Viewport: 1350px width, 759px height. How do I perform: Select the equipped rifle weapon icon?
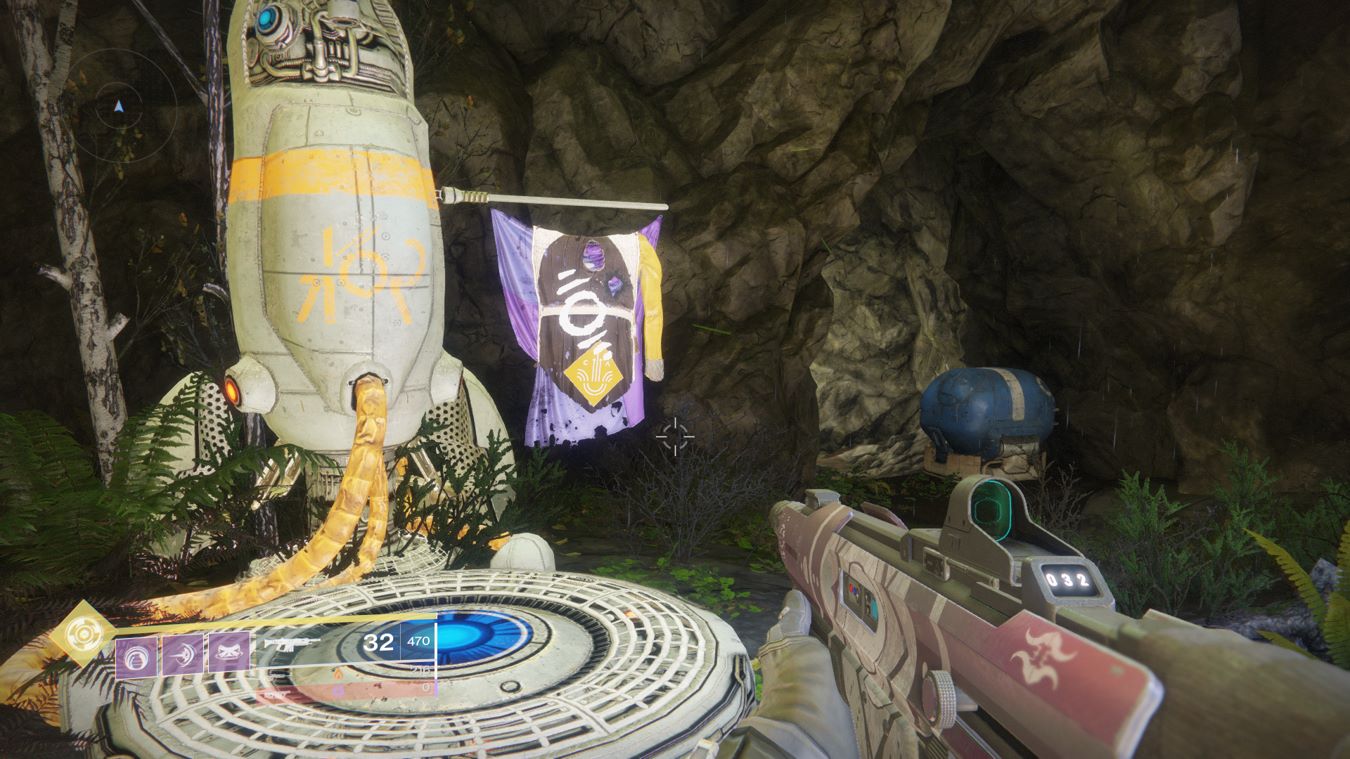(x=294, y=644)
